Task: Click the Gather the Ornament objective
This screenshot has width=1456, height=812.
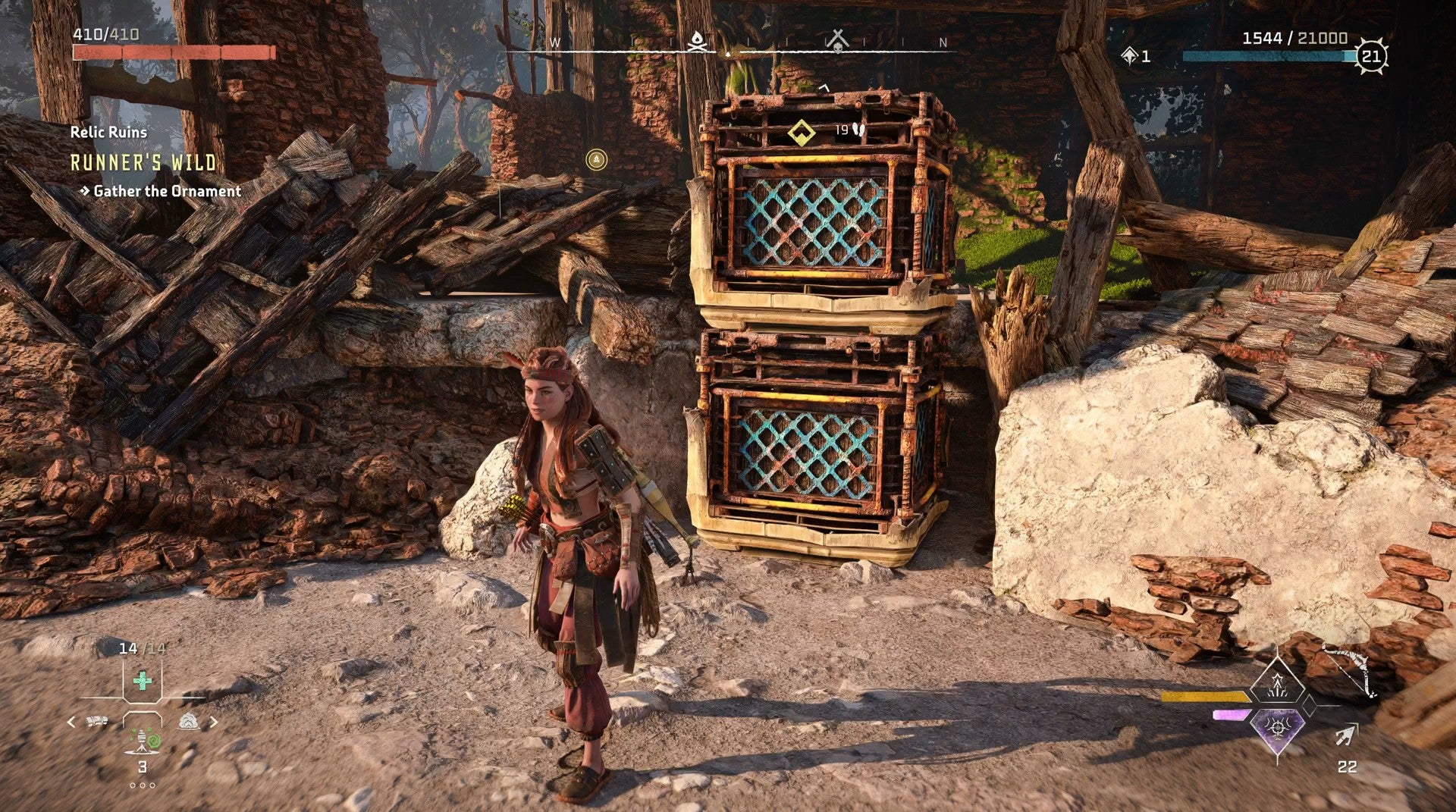Action: click(x=167, y=191)
